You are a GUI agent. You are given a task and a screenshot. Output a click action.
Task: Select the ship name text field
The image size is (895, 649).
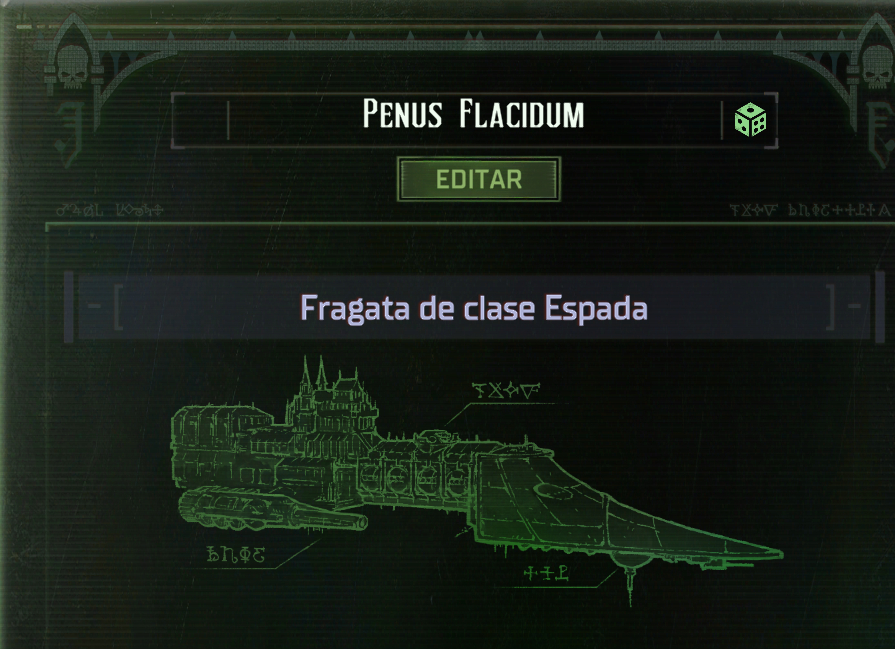(473, 116)
